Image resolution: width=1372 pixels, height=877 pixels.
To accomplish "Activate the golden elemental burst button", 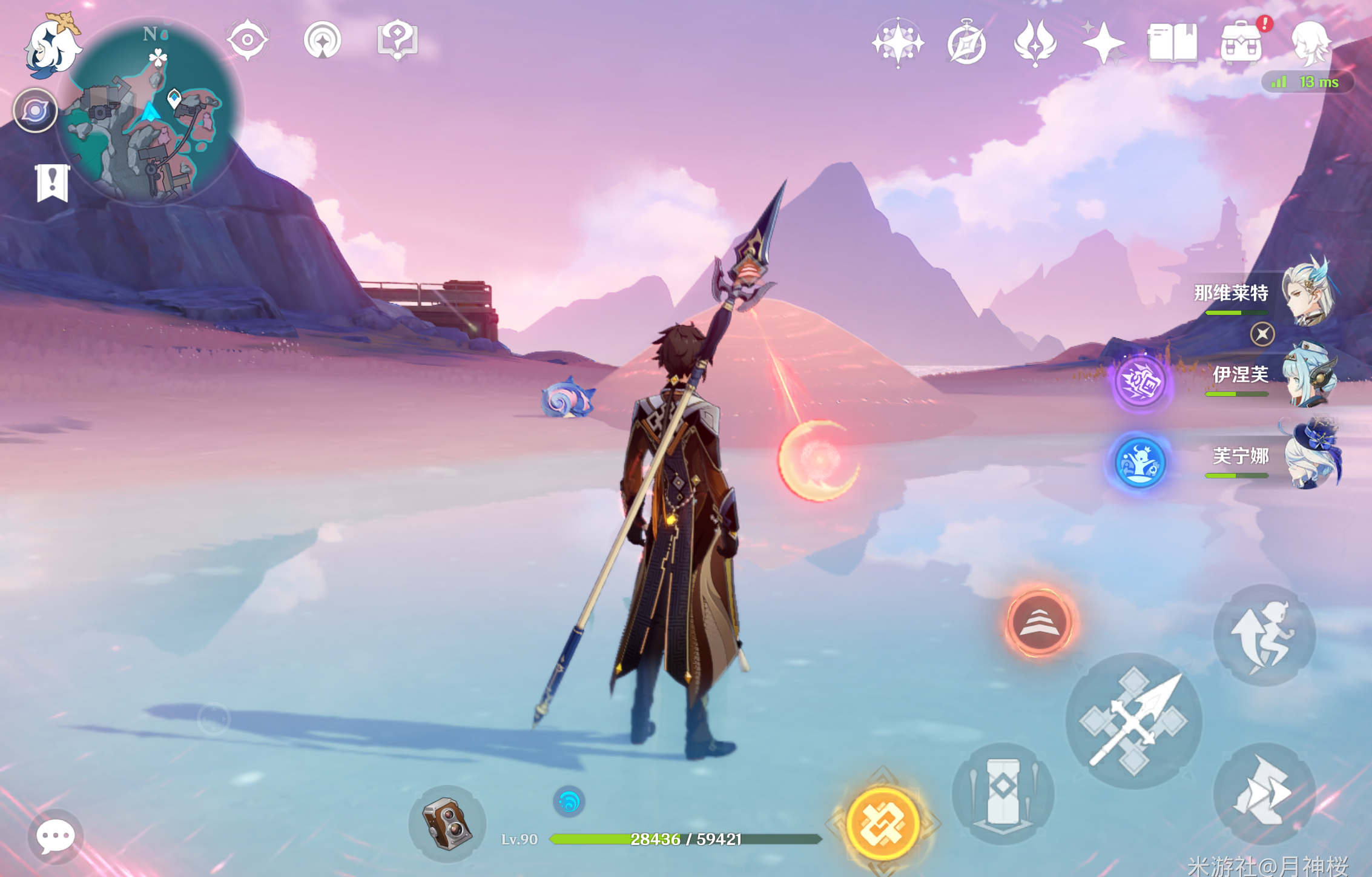I will click(883, 824).
